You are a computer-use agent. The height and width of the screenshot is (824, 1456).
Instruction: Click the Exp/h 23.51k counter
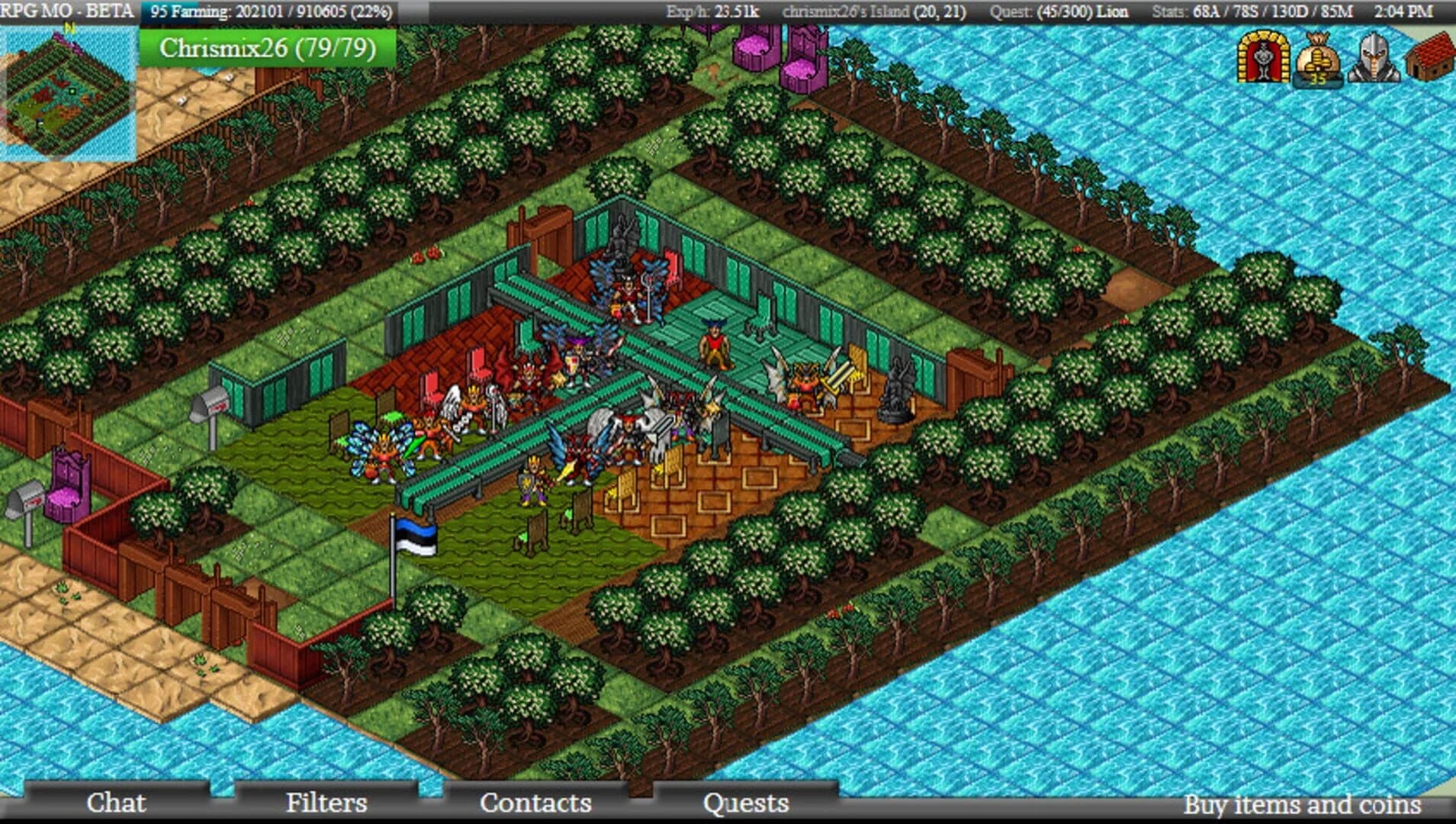tap(712, 11)
